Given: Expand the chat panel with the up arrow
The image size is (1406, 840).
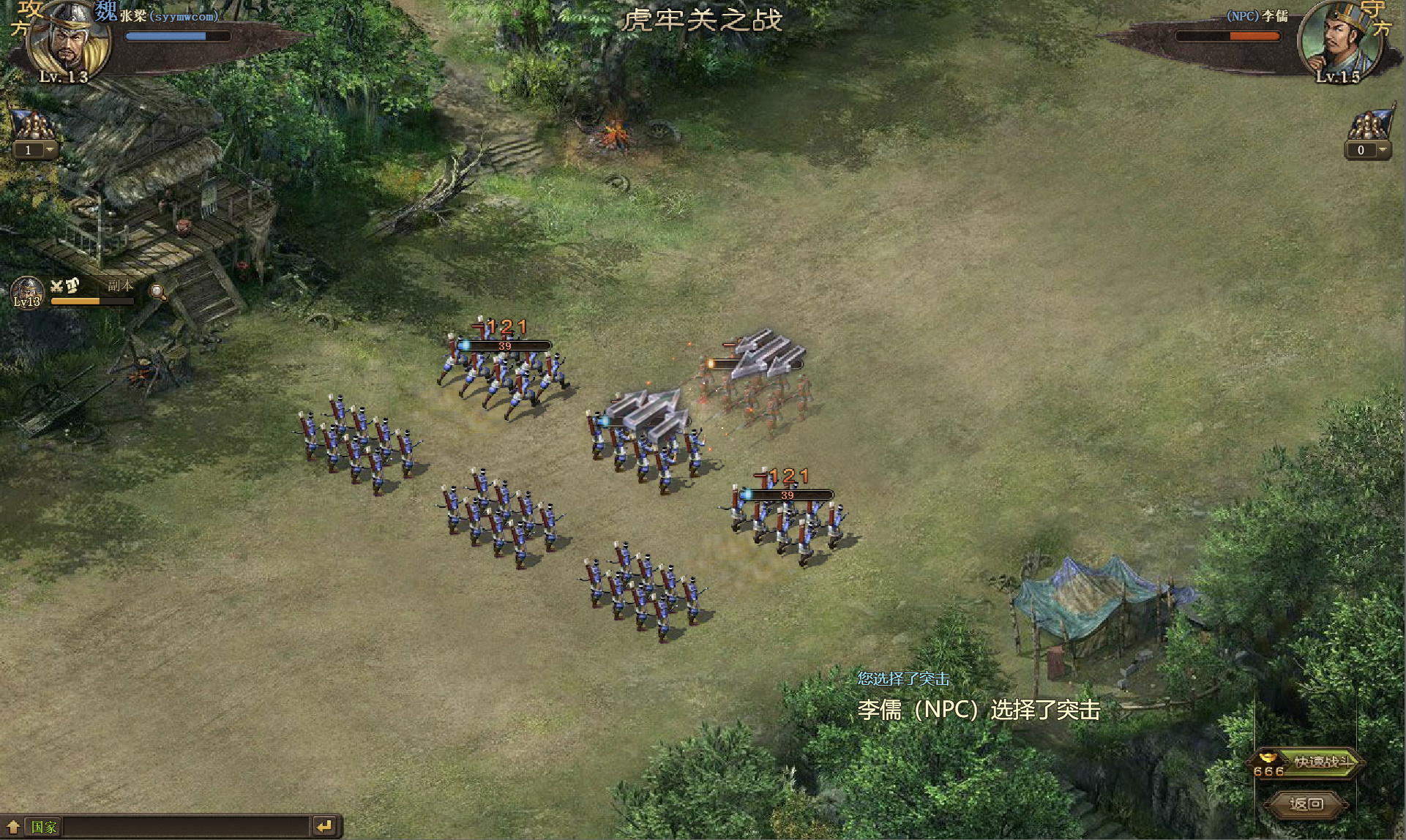Looking at the screenshot, I should [13, 827].
